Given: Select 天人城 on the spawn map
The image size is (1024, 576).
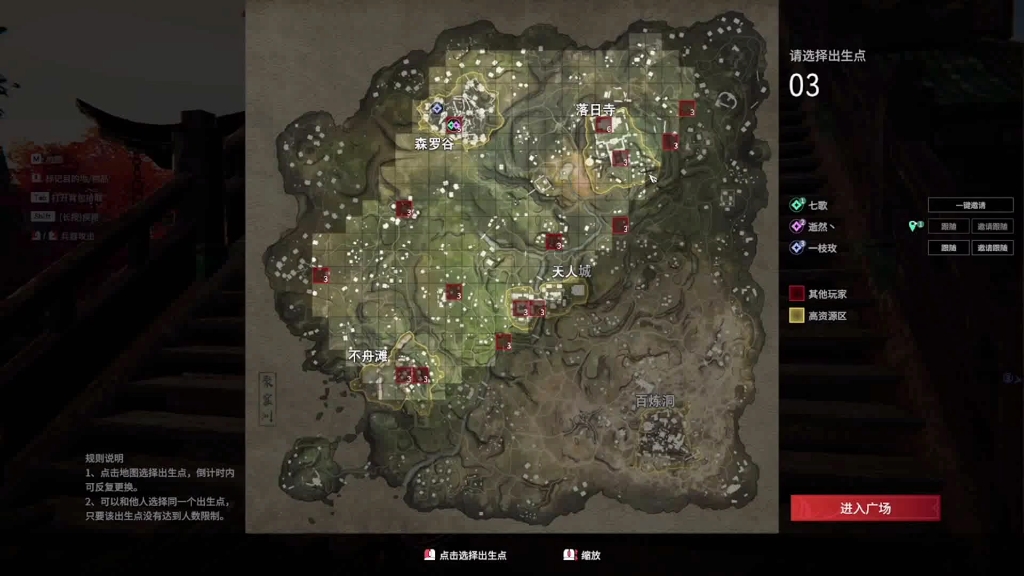Looking at the screenshot, I should 571,271.
